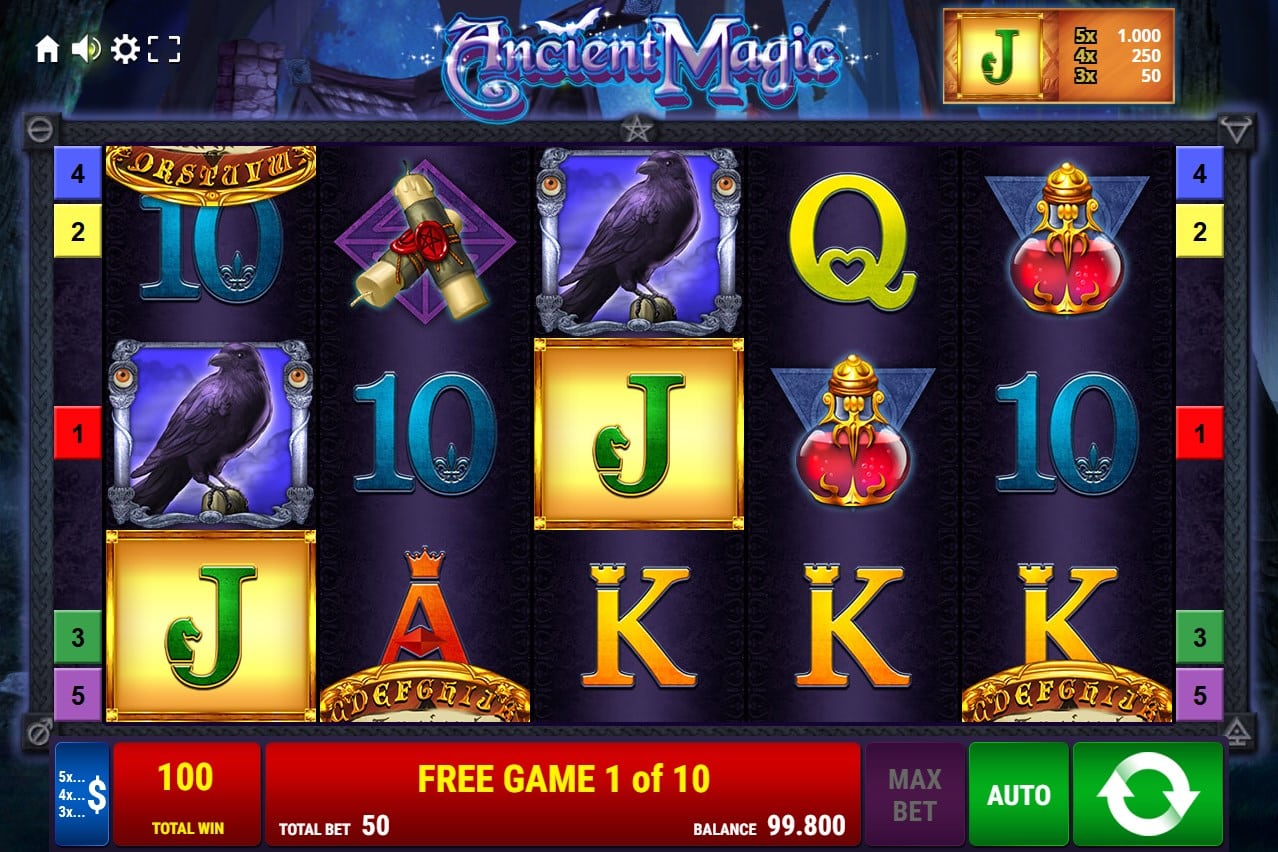
Task: Open the gear settings menu
Action: 125,49
